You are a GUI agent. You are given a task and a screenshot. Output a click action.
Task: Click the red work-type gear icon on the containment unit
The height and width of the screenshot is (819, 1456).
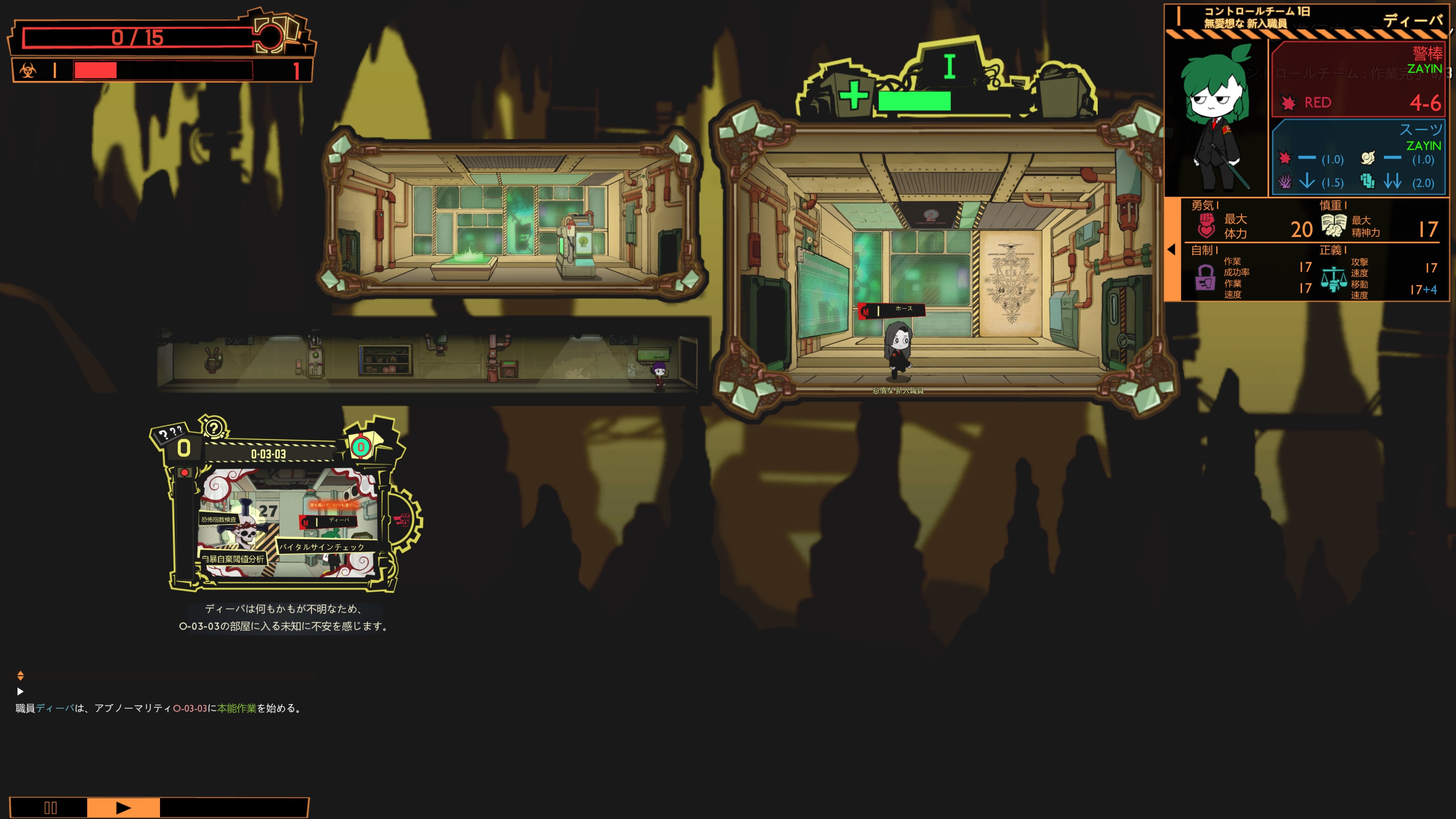[403, 519]
